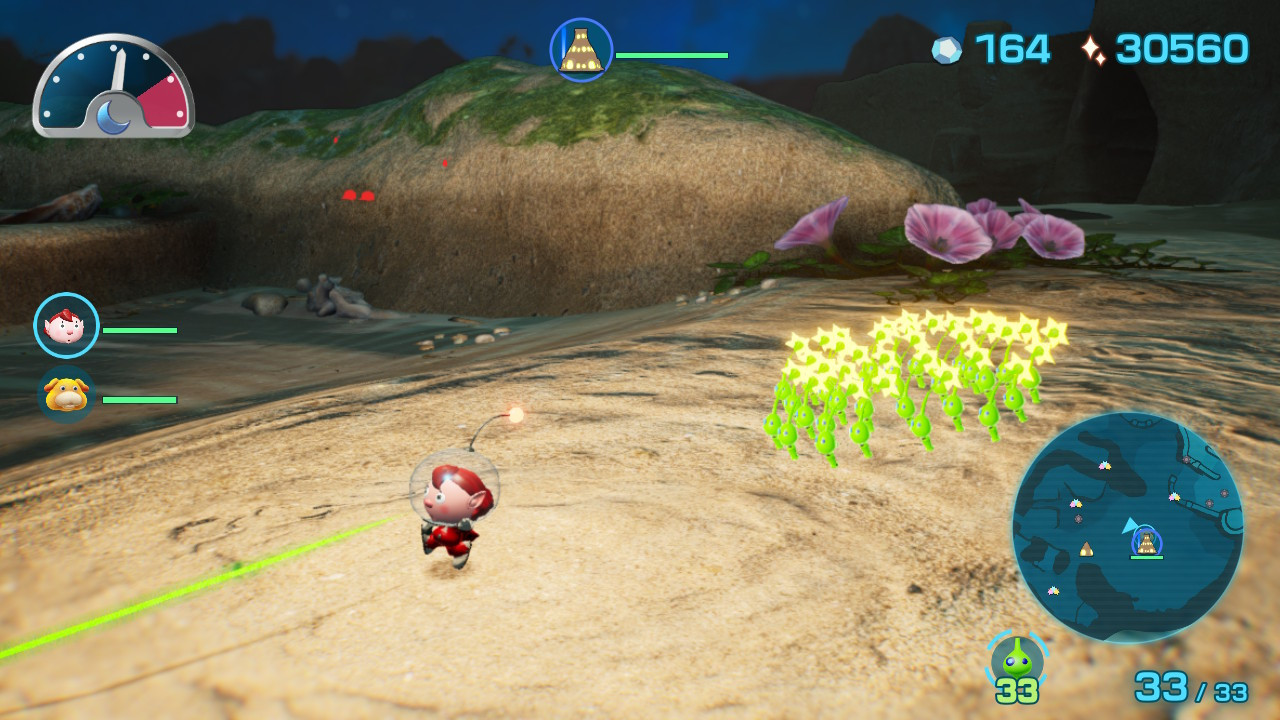The width and height of the screenshot is (1280, 720).
Task: Select the day-time gauge dial
Action: pyautogui.click(x=113, y=90)
